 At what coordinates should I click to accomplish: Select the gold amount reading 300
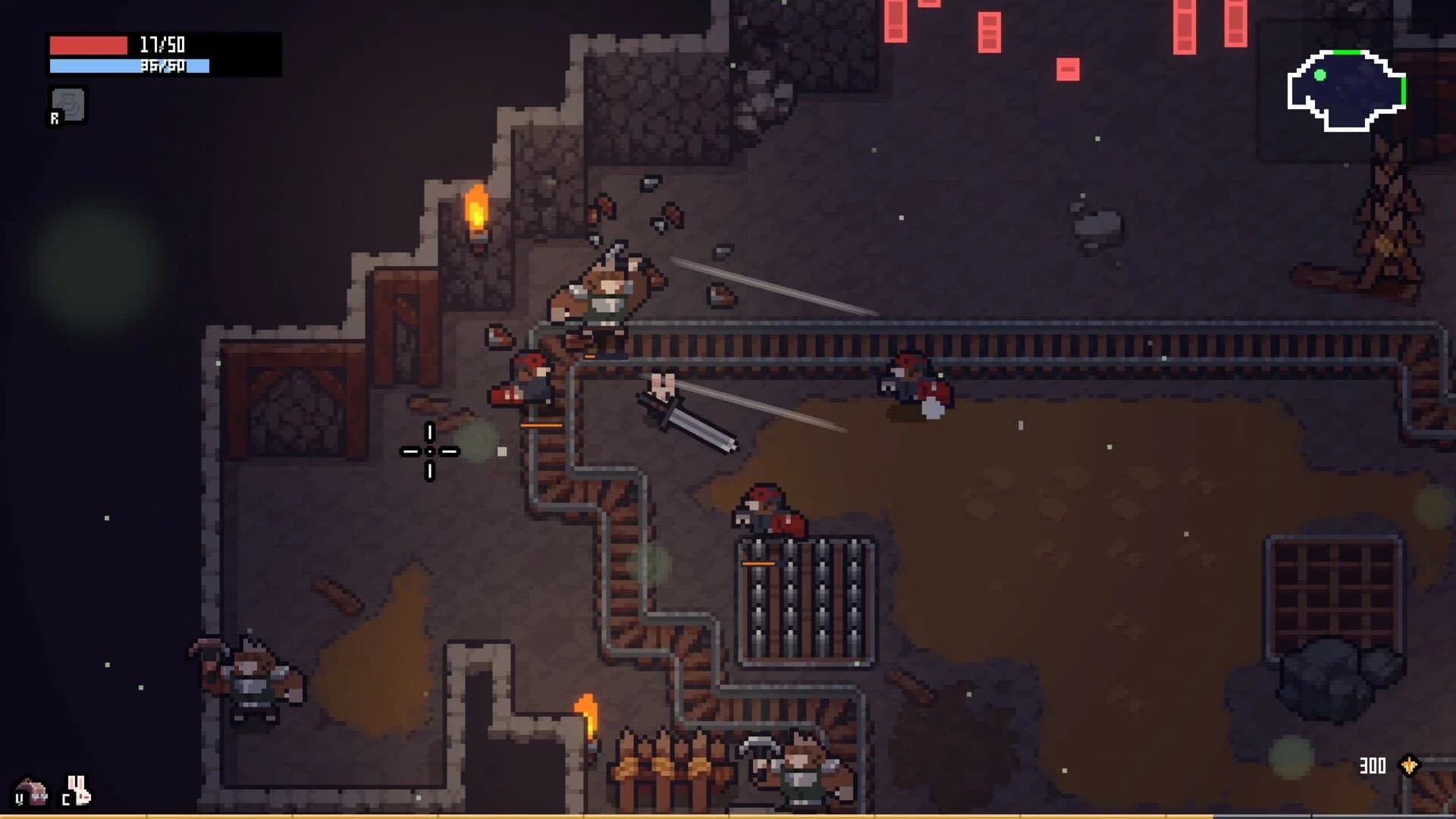pos(1373,765)
